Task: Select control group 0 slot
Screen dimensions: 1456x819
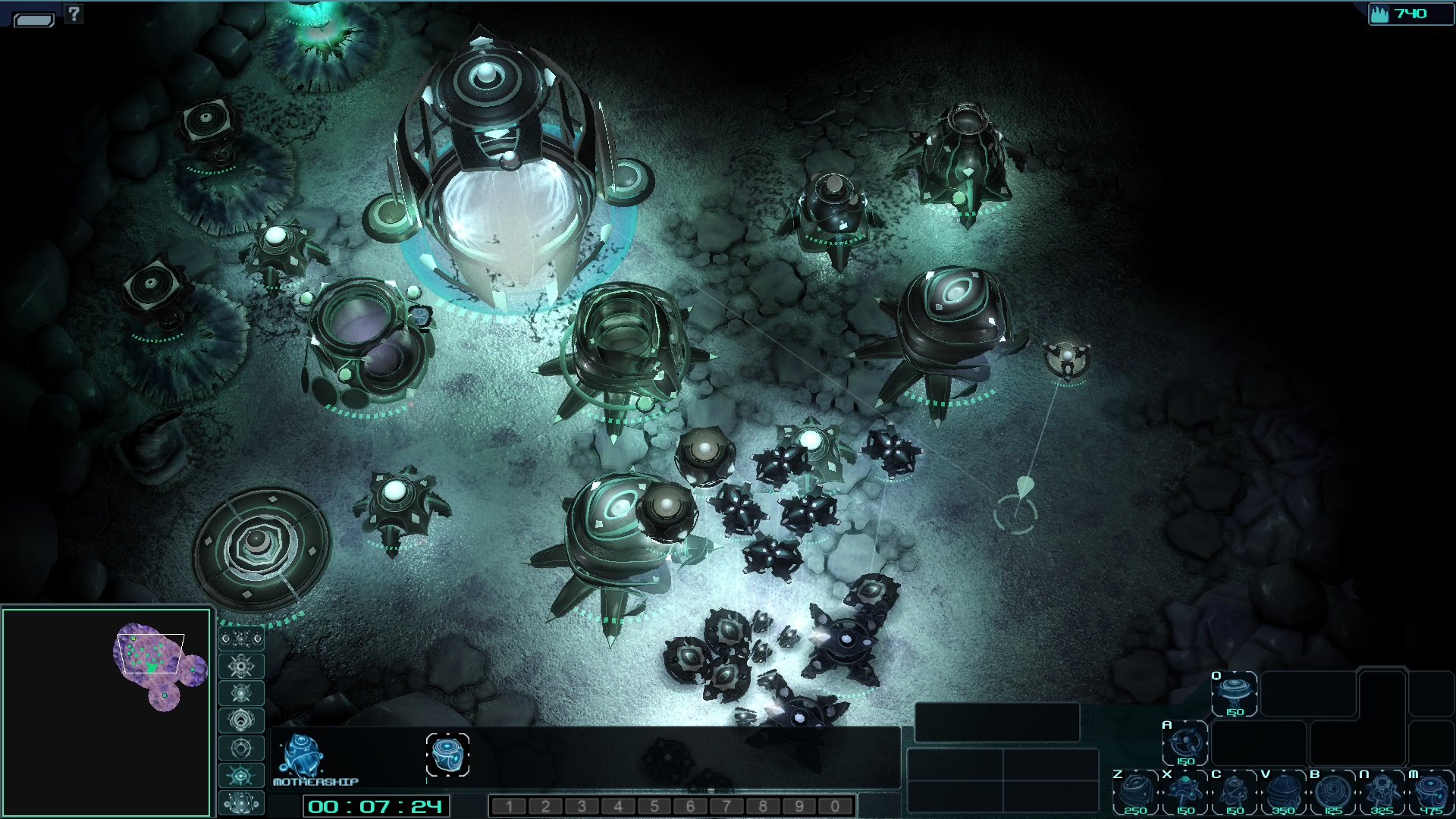Action: 835,806
